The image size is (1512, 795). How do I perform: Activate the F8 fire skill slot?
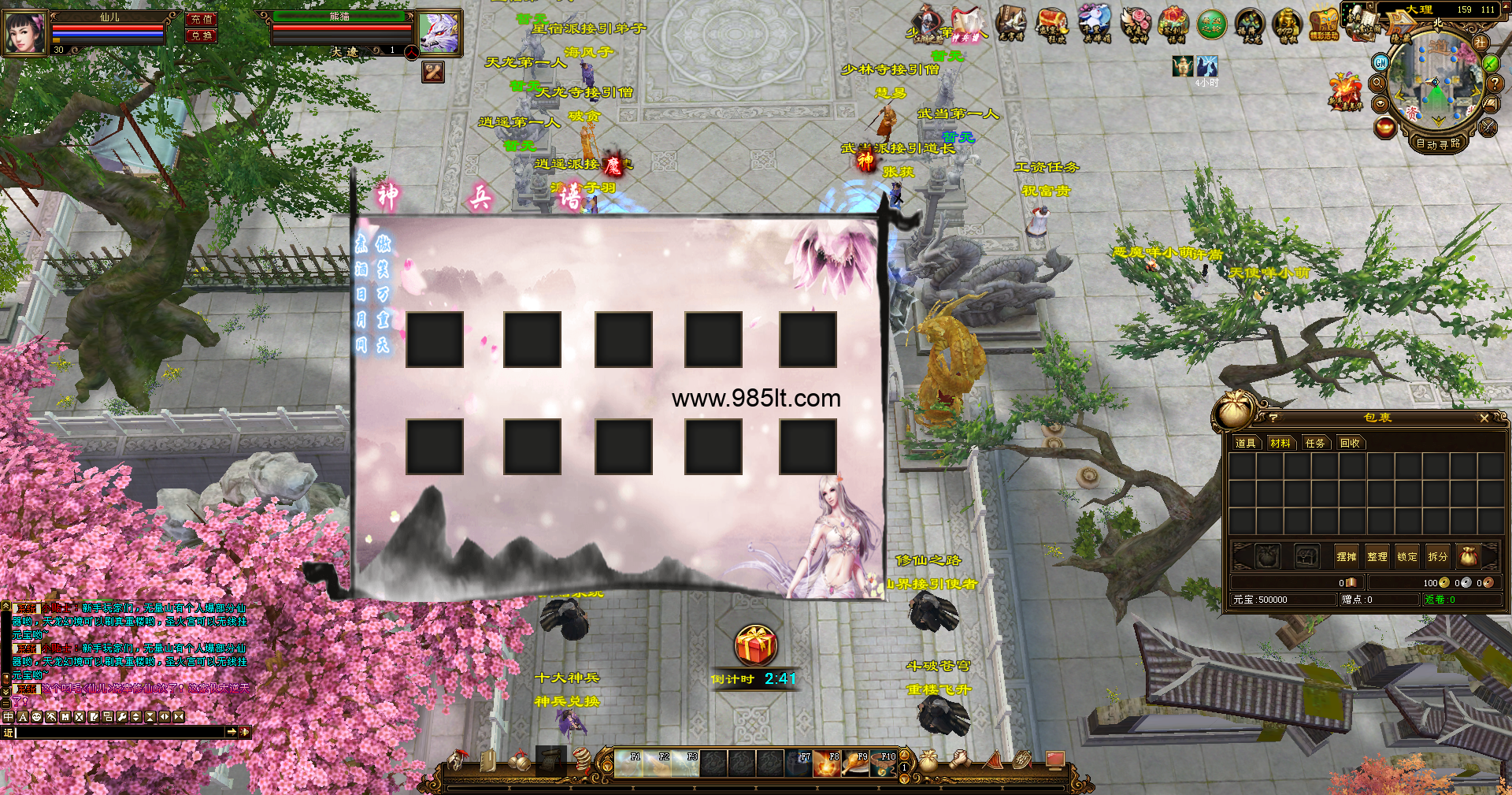click(827, 763)
